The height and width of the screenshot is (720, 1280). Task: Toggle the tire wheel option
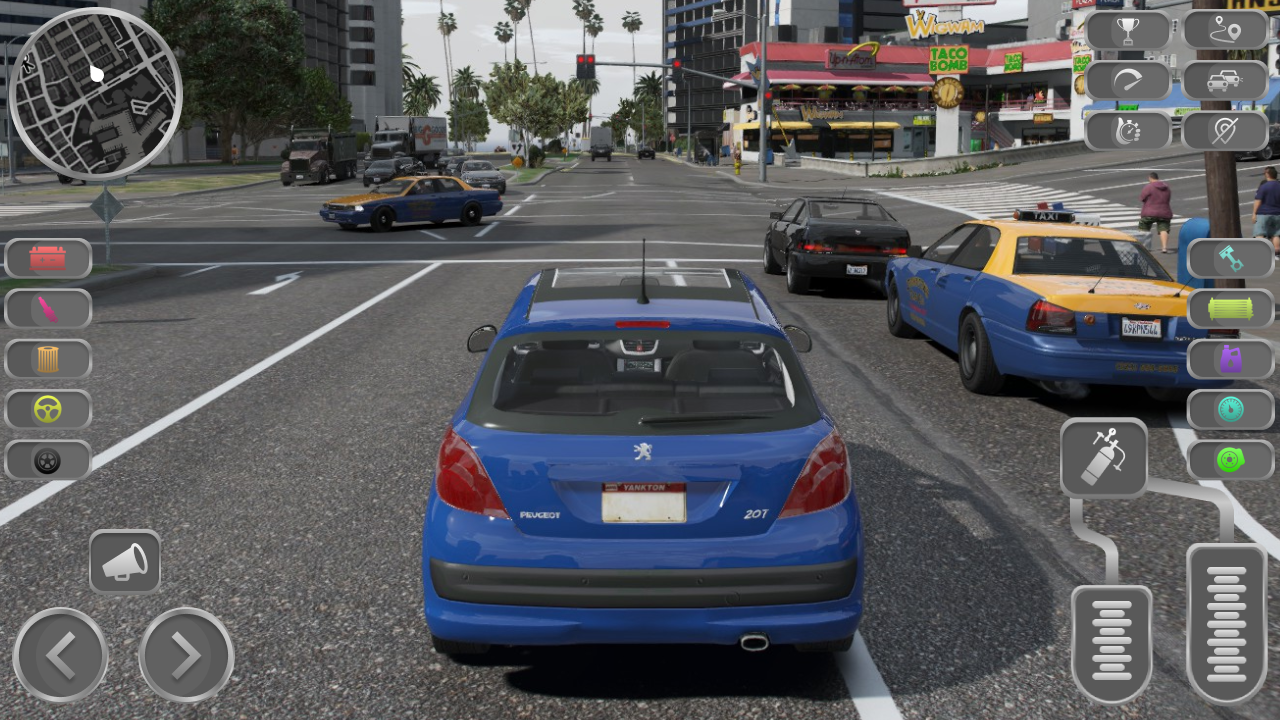pos(47,461)
